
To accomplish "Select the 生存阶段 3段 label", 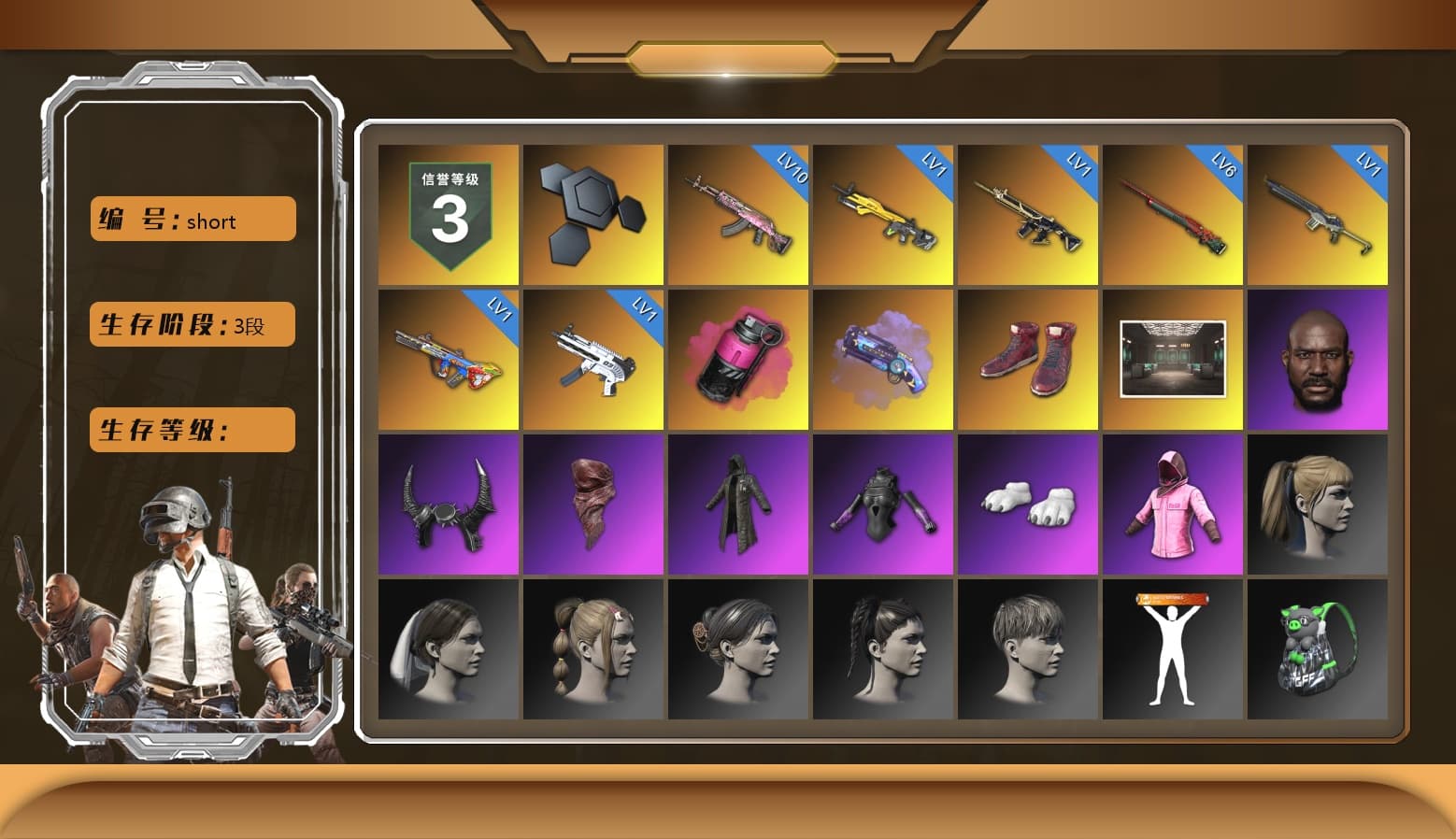I will click(191, 324).
